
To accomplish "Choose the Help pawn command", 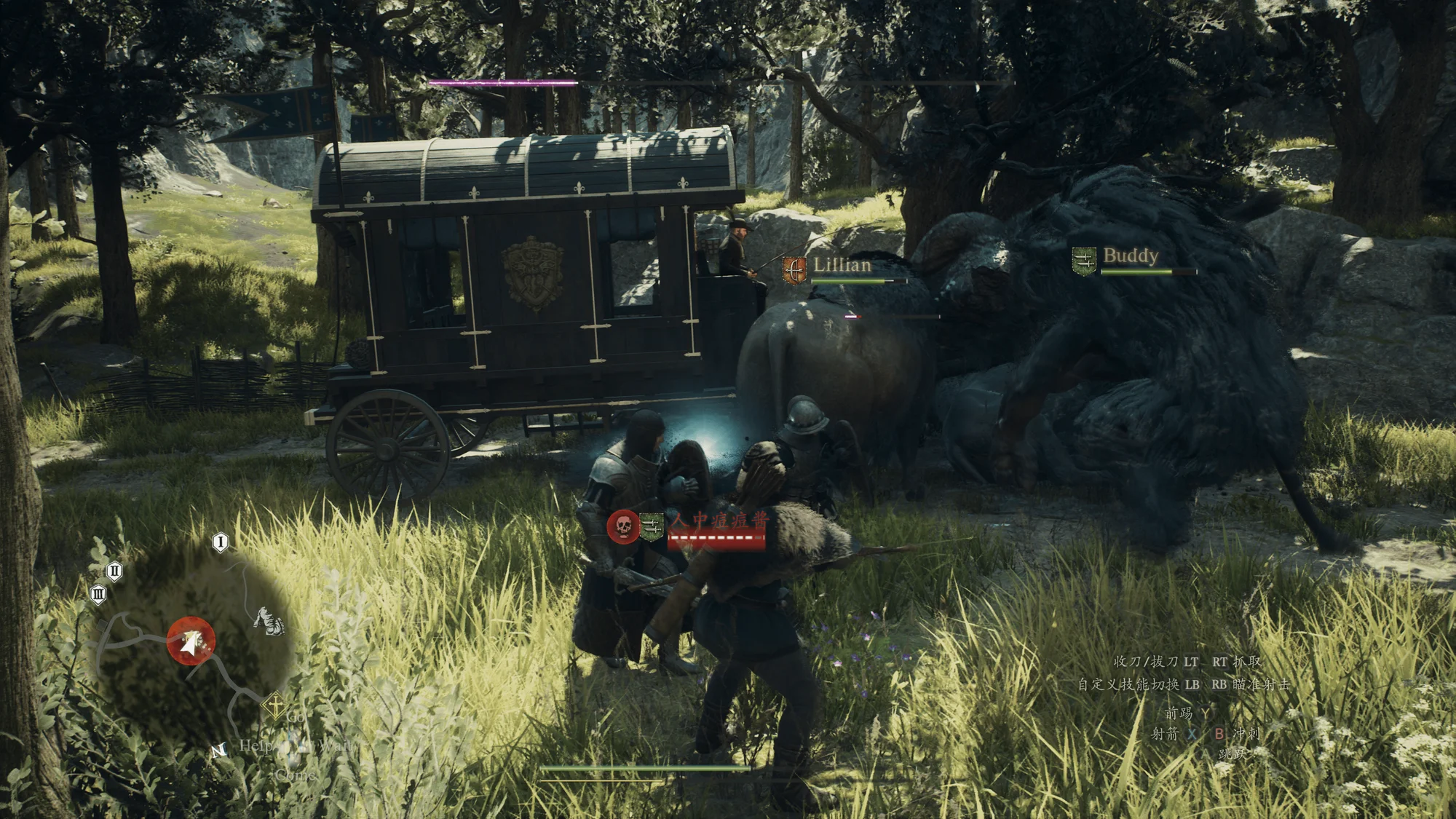I will (256, 745).
